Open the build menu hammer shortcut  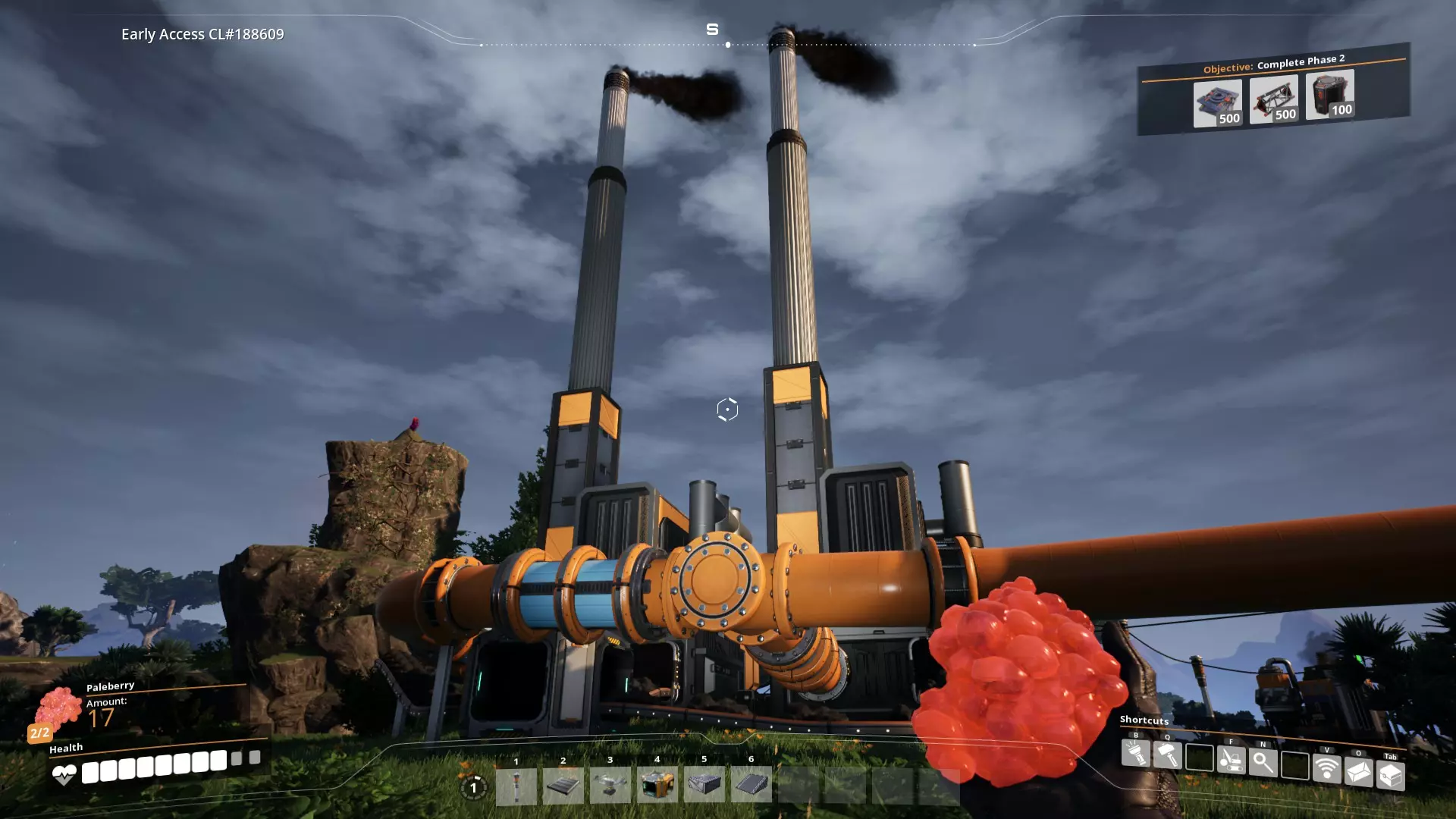1167,755
